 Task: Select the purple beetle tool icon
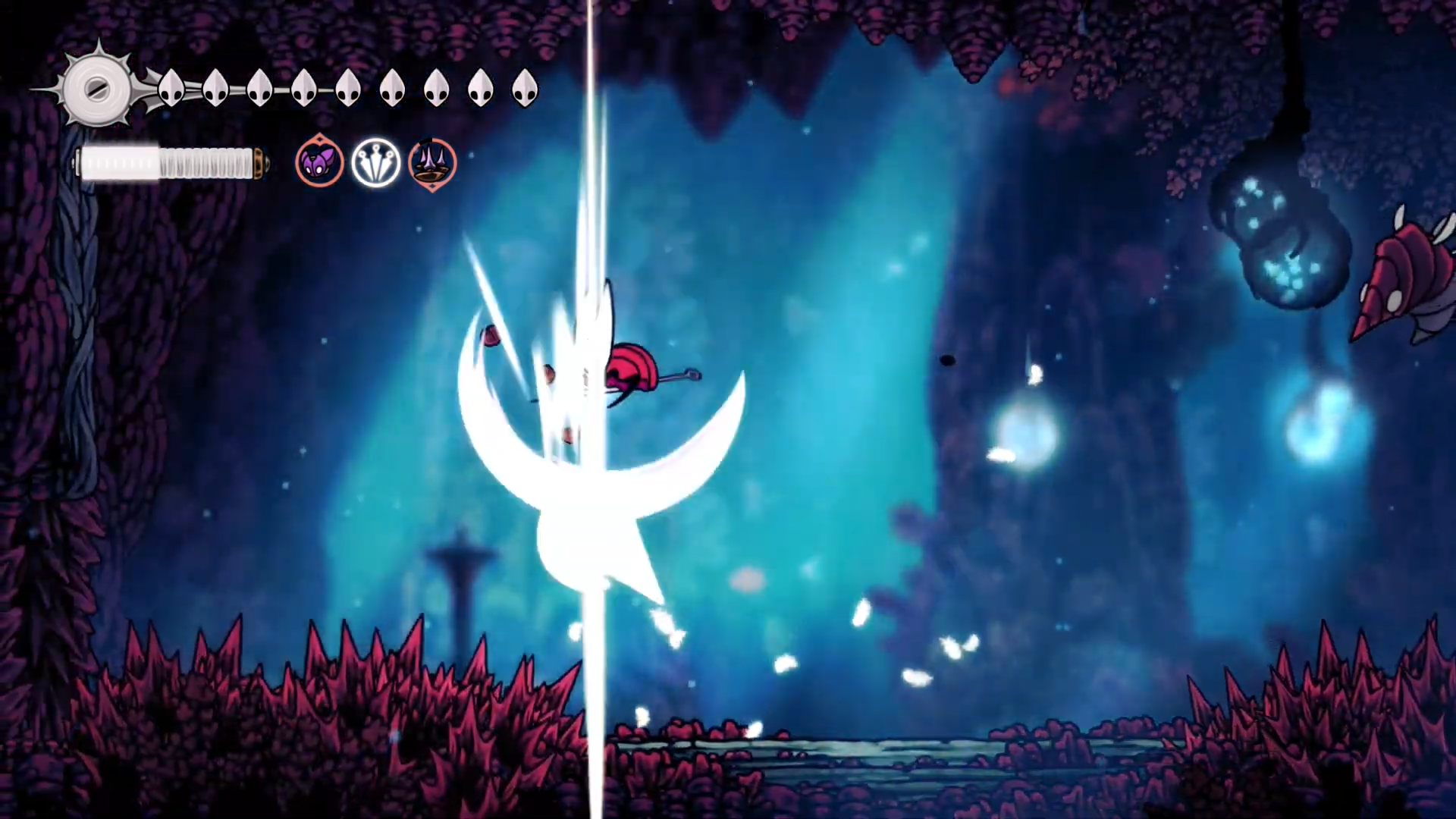(319, 163)
